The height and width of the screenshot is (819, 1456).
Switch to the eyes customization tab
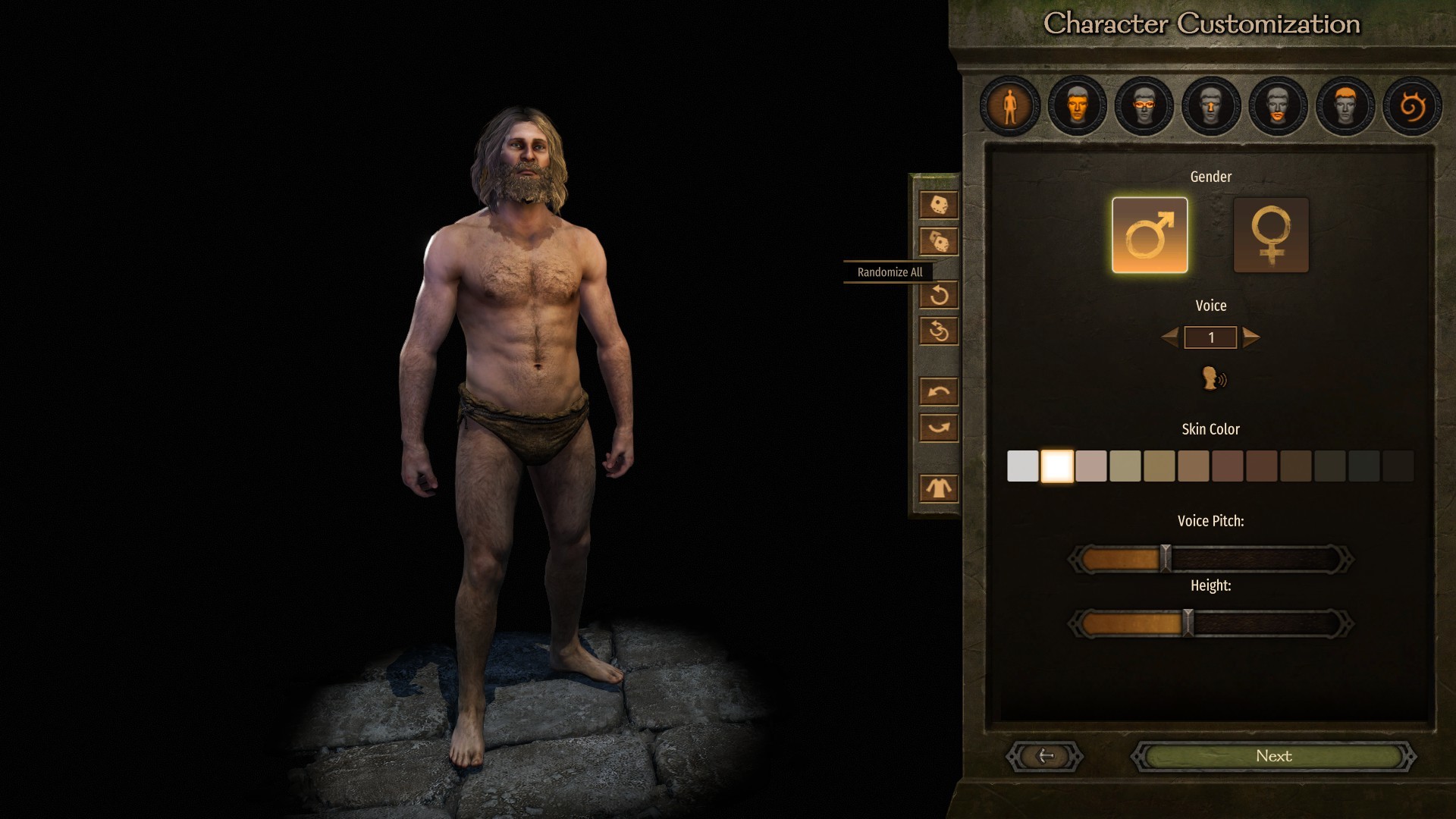point(1144,106)
